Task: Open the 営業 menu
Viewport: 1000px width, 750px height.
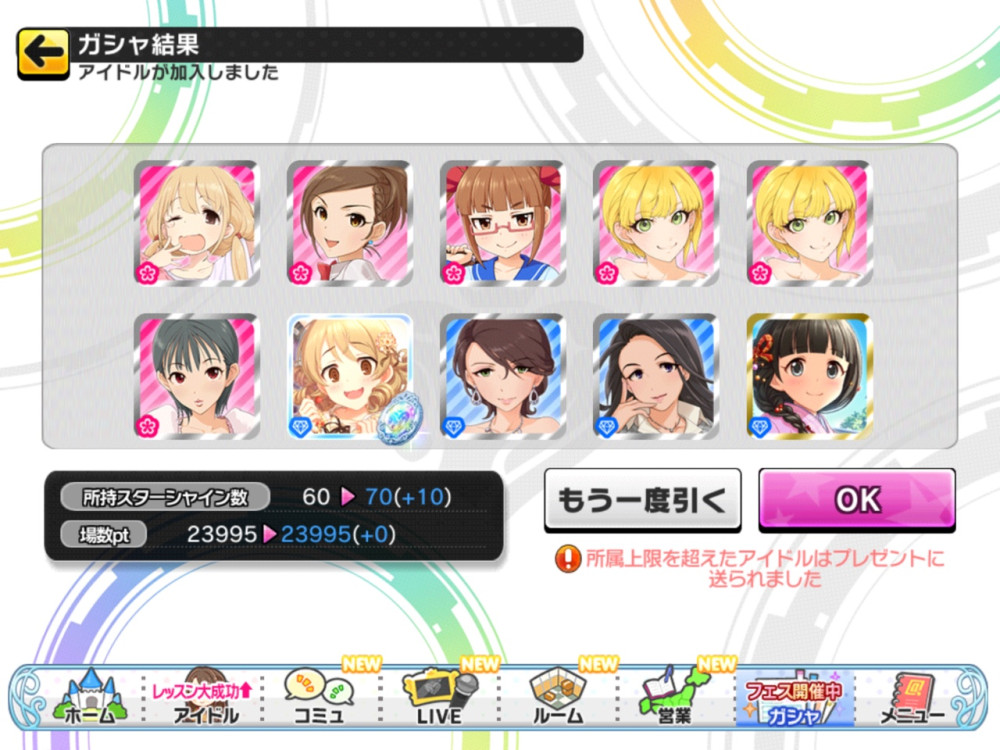Action: pyautogui.click(x=677, y=697)
